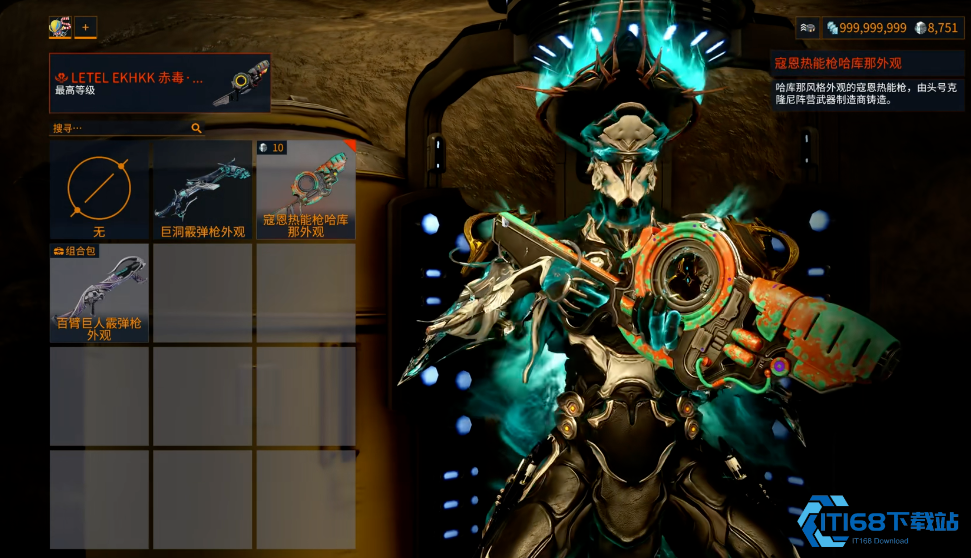Open the icon button left of credits
971x558 pixels.
click(x=807, y=28)
